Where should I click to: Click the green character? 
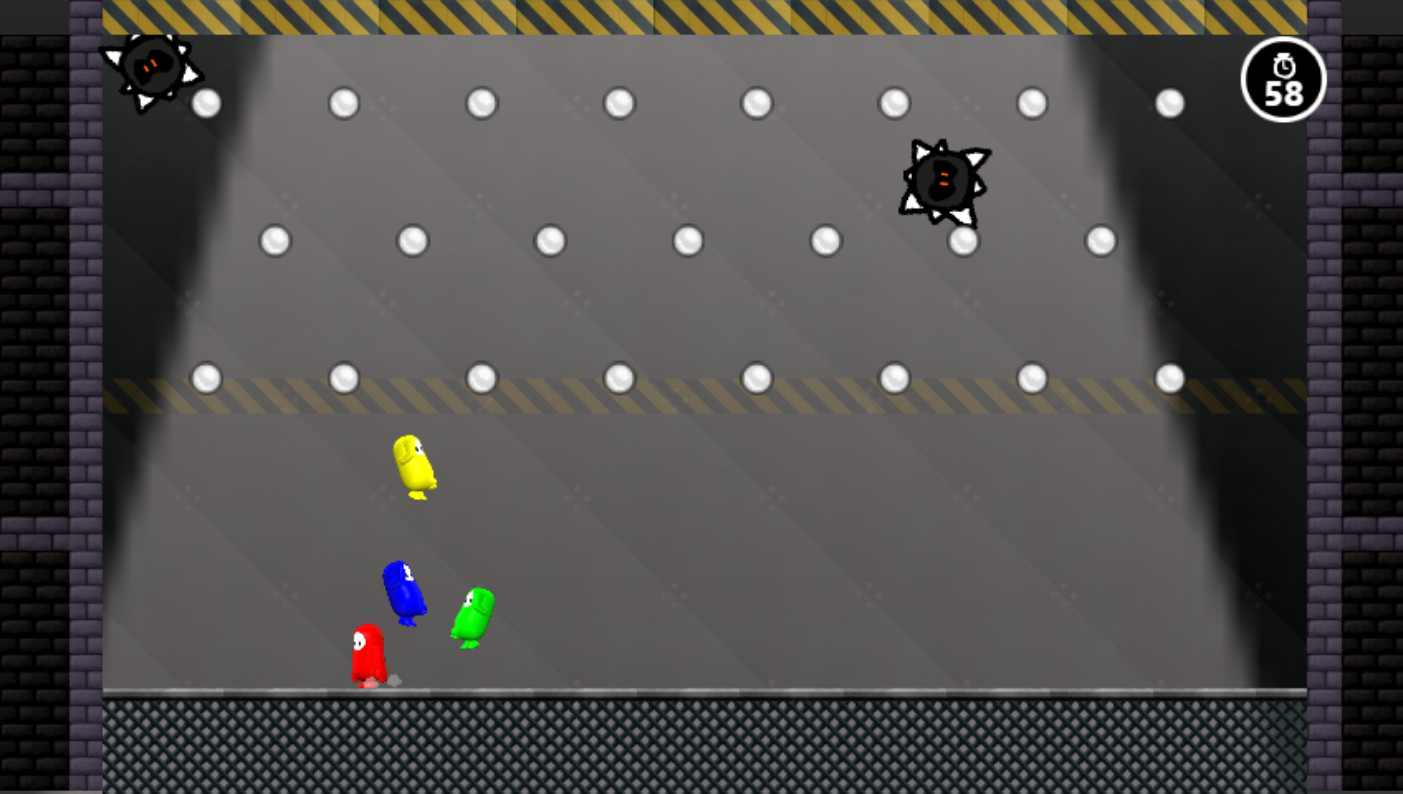[472, 616]
